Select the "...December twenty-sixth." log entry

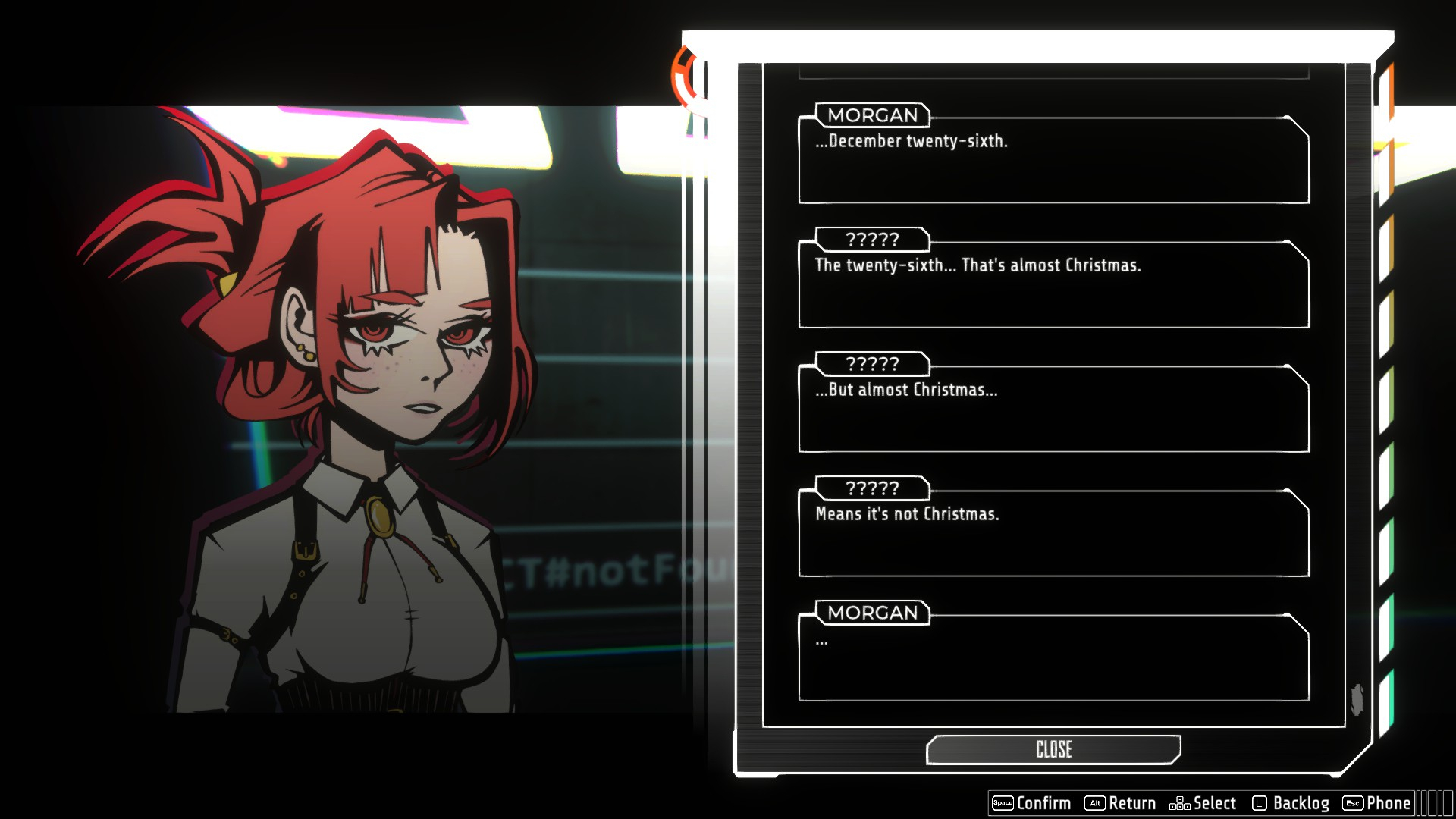tap(1053, 161)
